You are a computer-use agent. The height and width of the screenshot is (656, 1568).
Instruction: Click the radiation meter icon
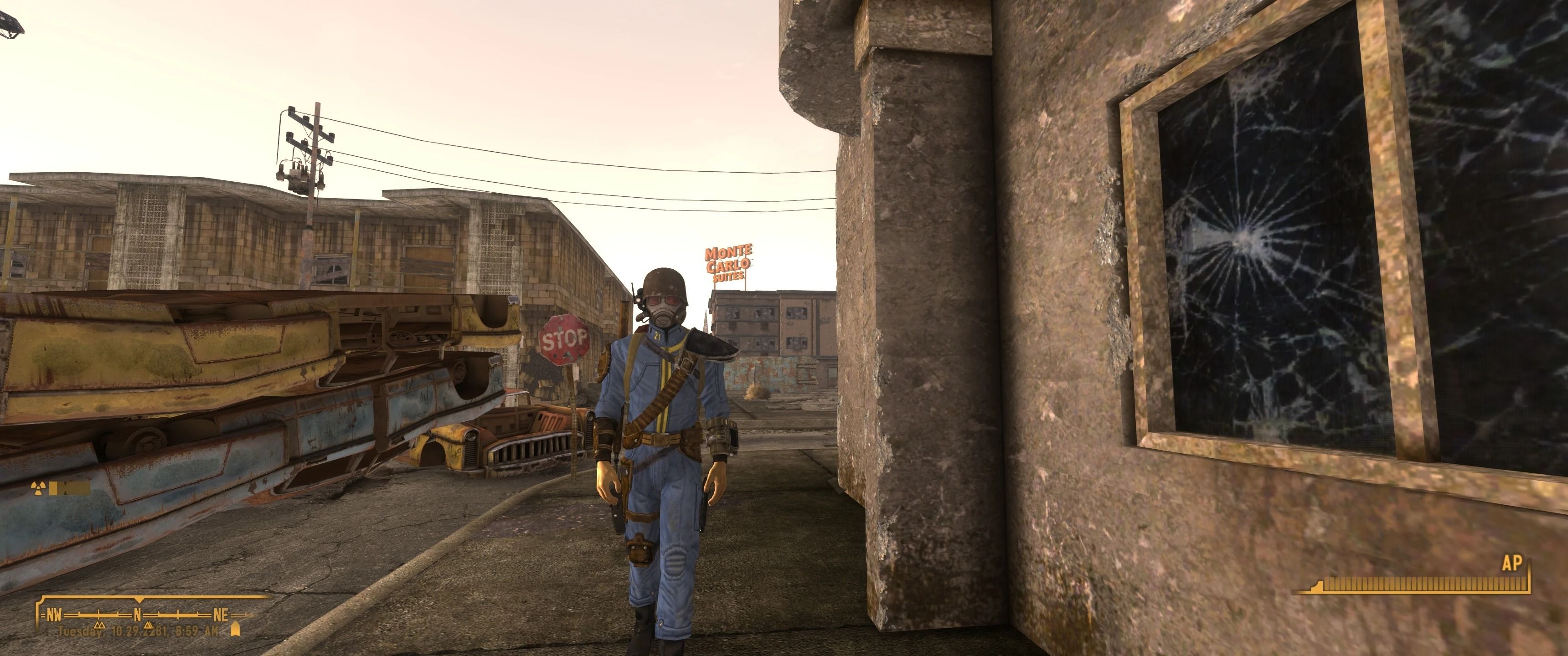[x=38, y=488]
